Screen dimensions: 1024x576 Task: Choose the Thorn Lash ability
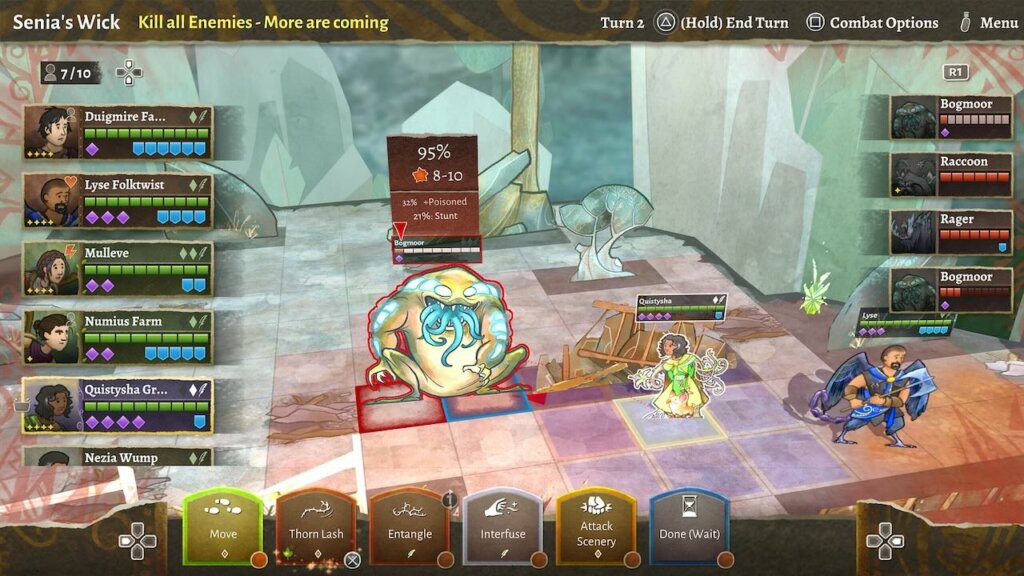click(316, 527)
